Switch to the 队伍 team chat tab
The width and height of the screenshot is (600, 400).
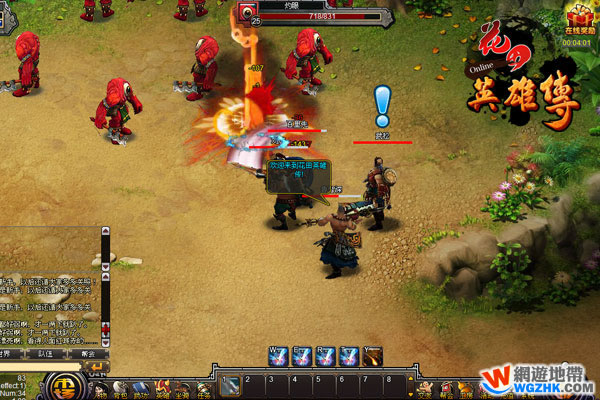coord(45,353)
